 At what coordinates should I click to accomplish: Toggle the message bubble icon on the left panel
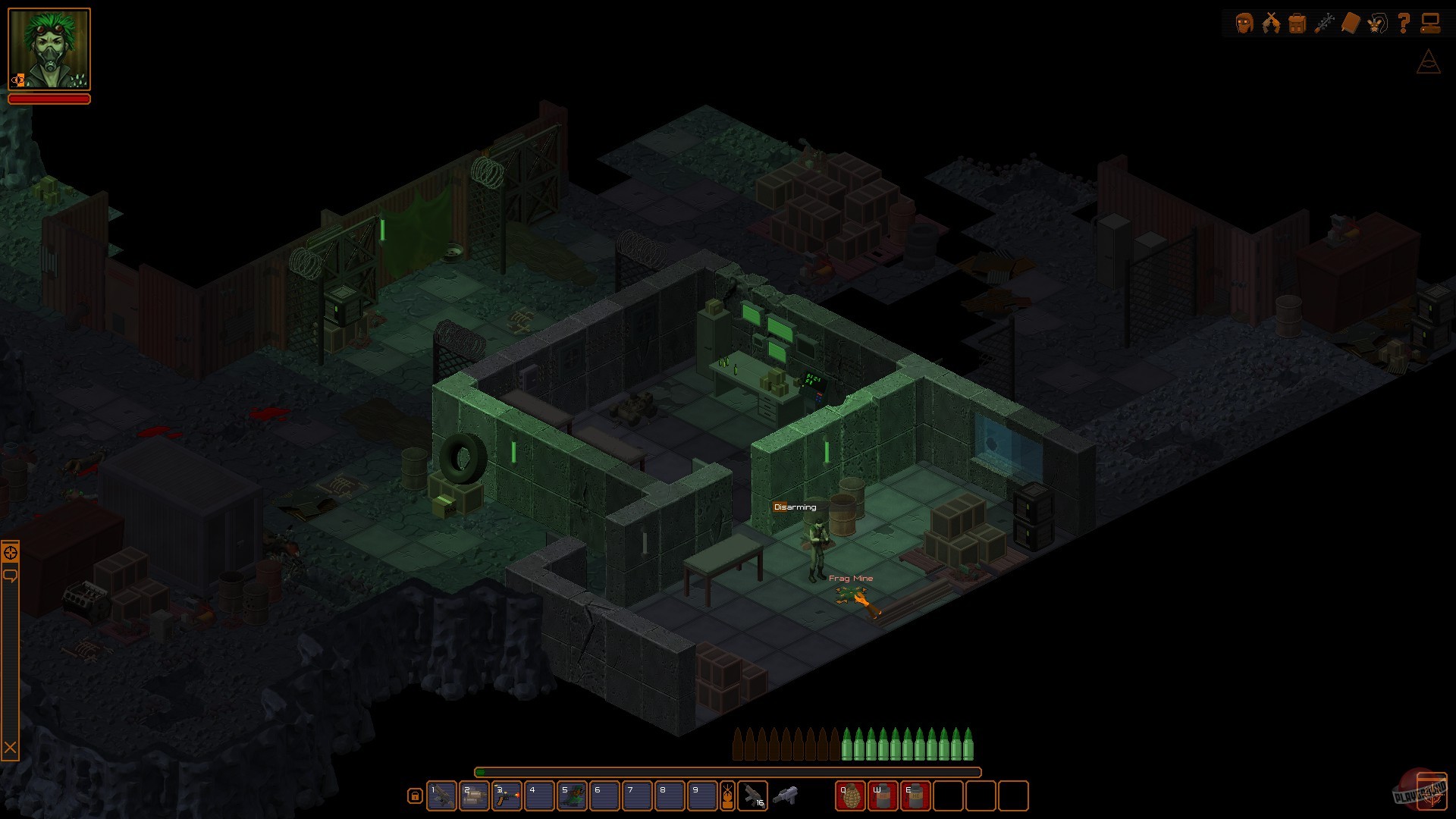[10, 575]
